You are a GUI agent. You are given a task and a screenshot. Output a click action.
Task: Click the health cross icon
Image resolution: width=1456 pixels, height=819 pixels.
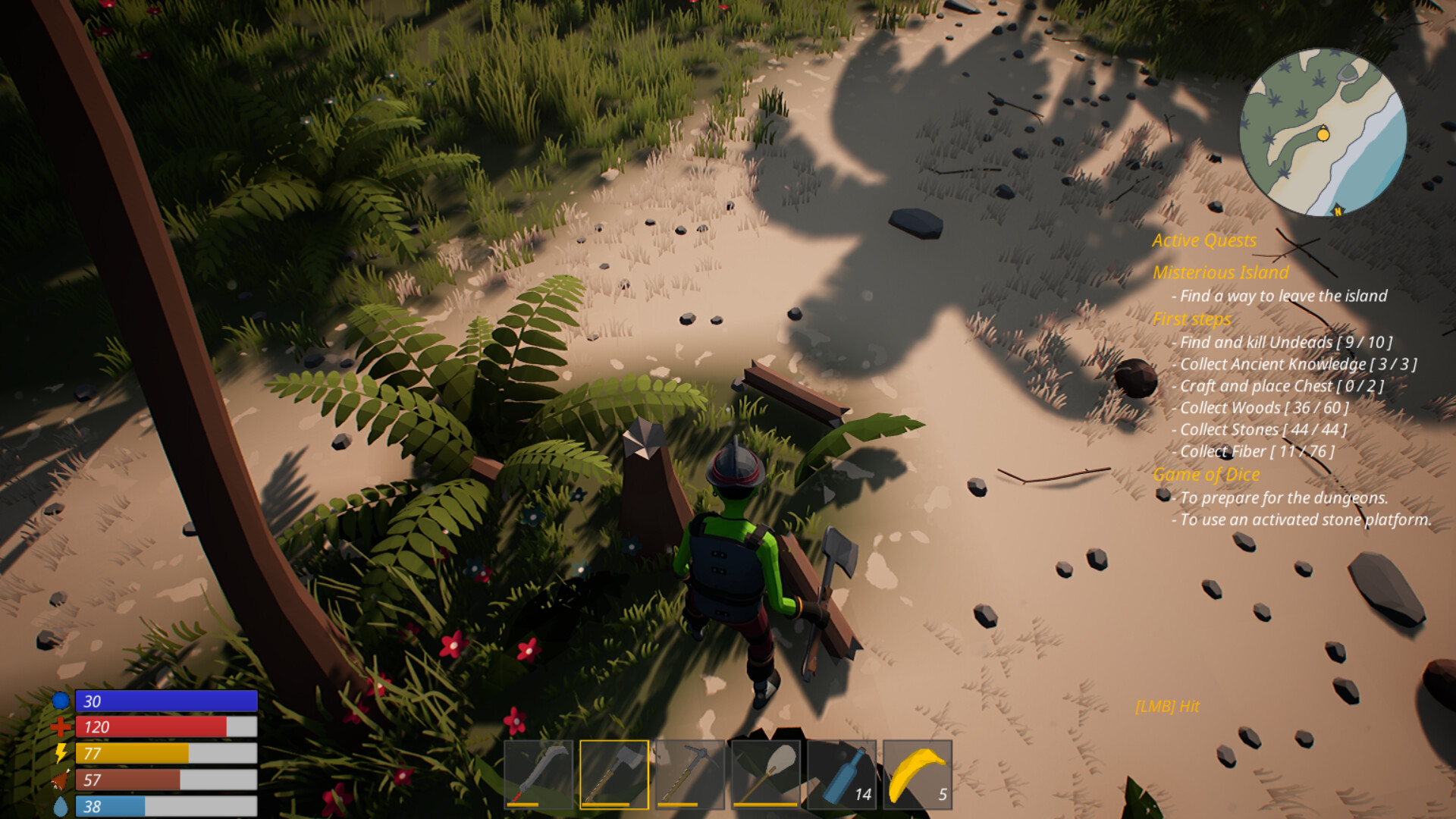pos(61,726)
